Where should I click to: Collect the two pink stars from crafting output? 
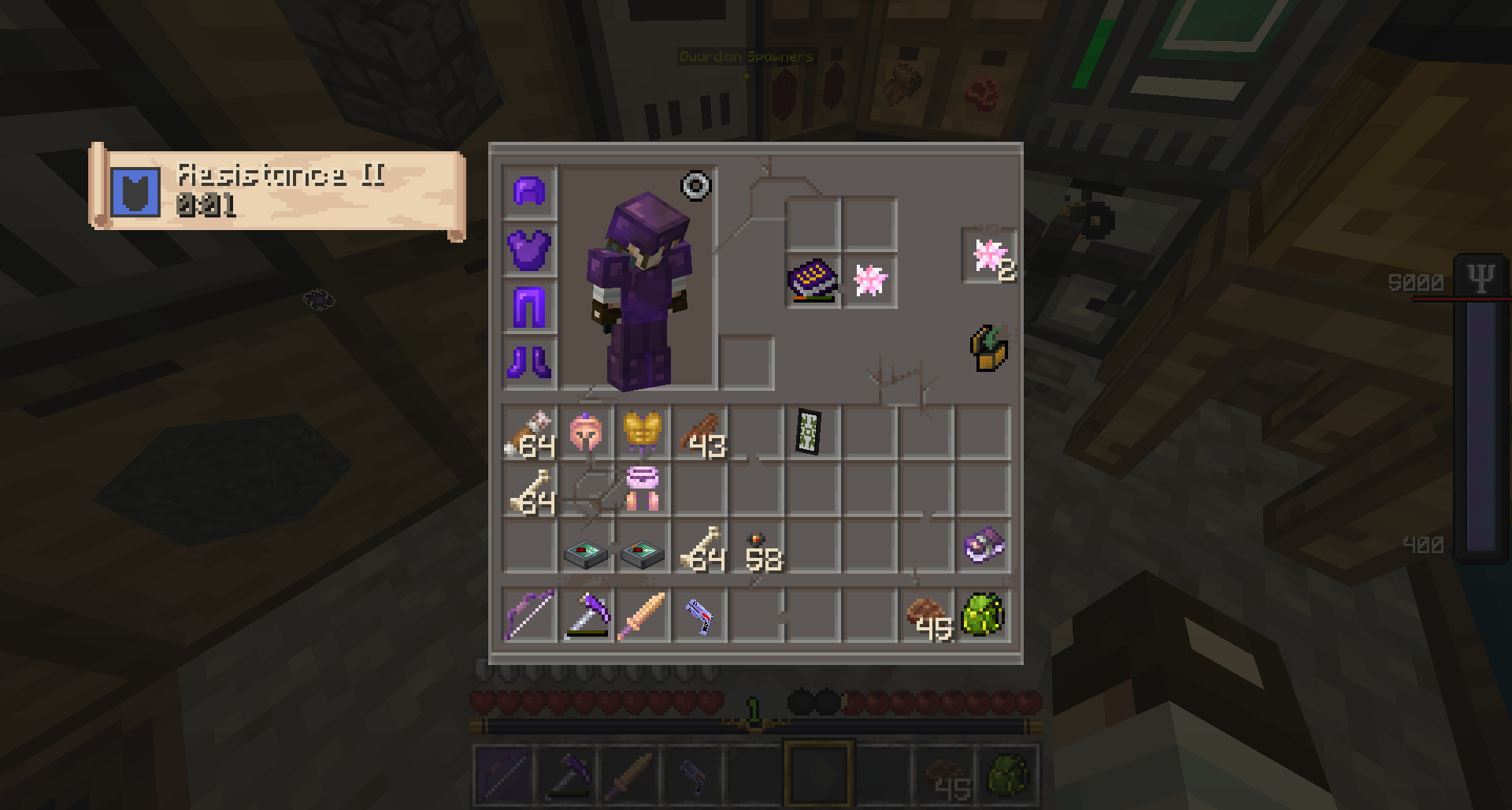pyautogui.click(x=989, y=256)
